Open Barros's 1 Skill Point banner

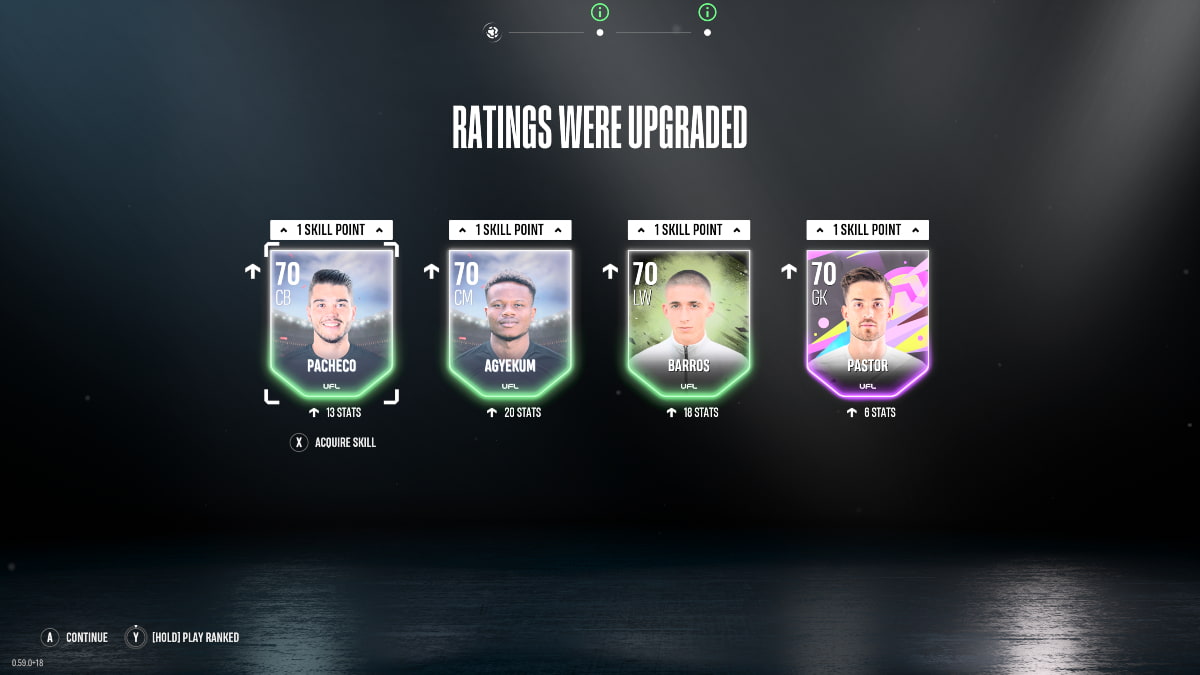(x=689, y=230)
